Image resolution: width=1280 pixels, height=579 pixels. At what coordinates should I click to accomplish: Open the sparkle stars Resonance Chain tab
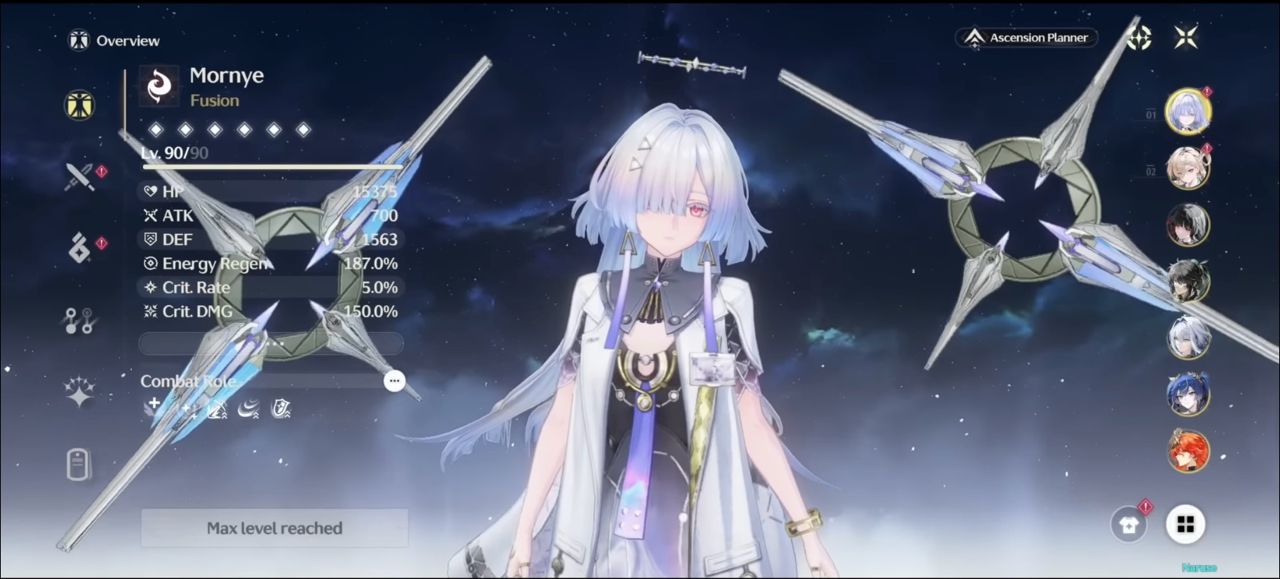click(79, 392)
